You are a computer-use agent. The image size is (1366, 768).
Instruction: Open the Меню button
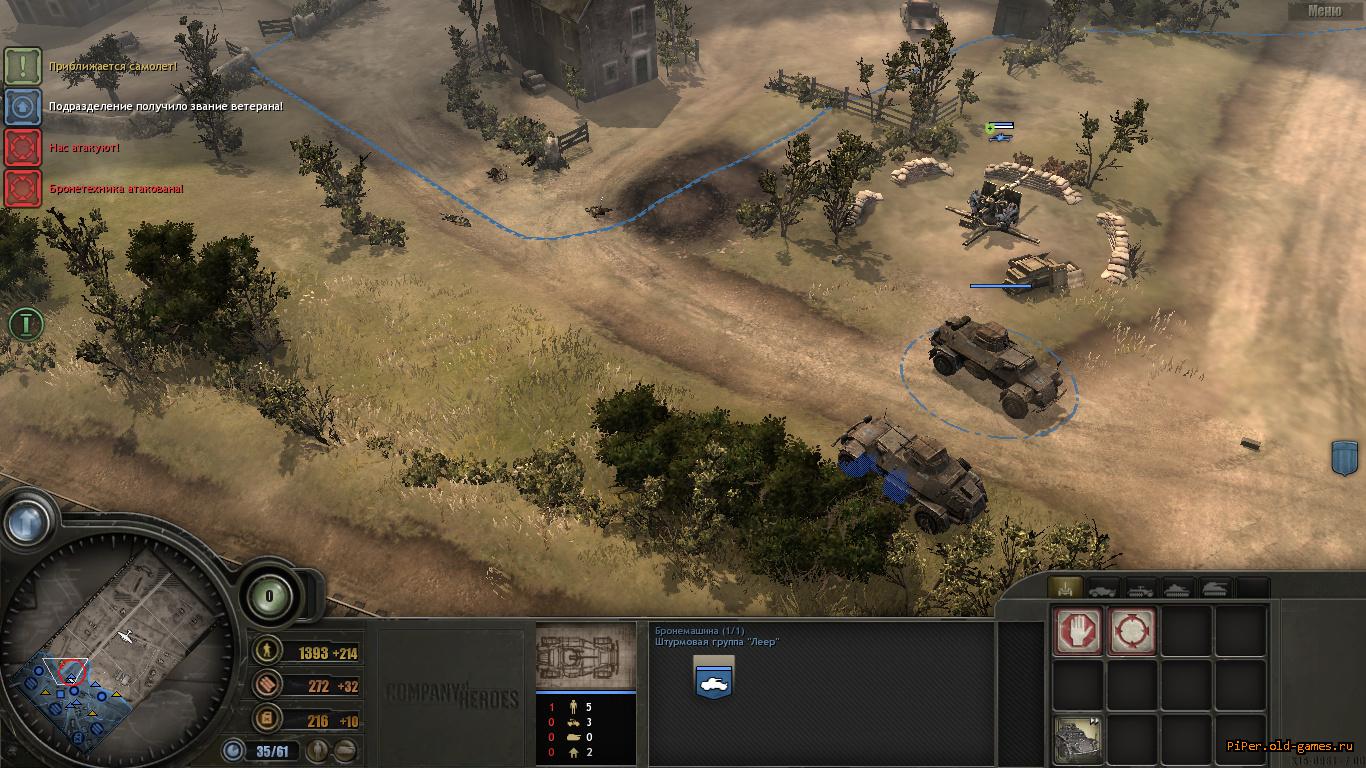(1325, 11)
